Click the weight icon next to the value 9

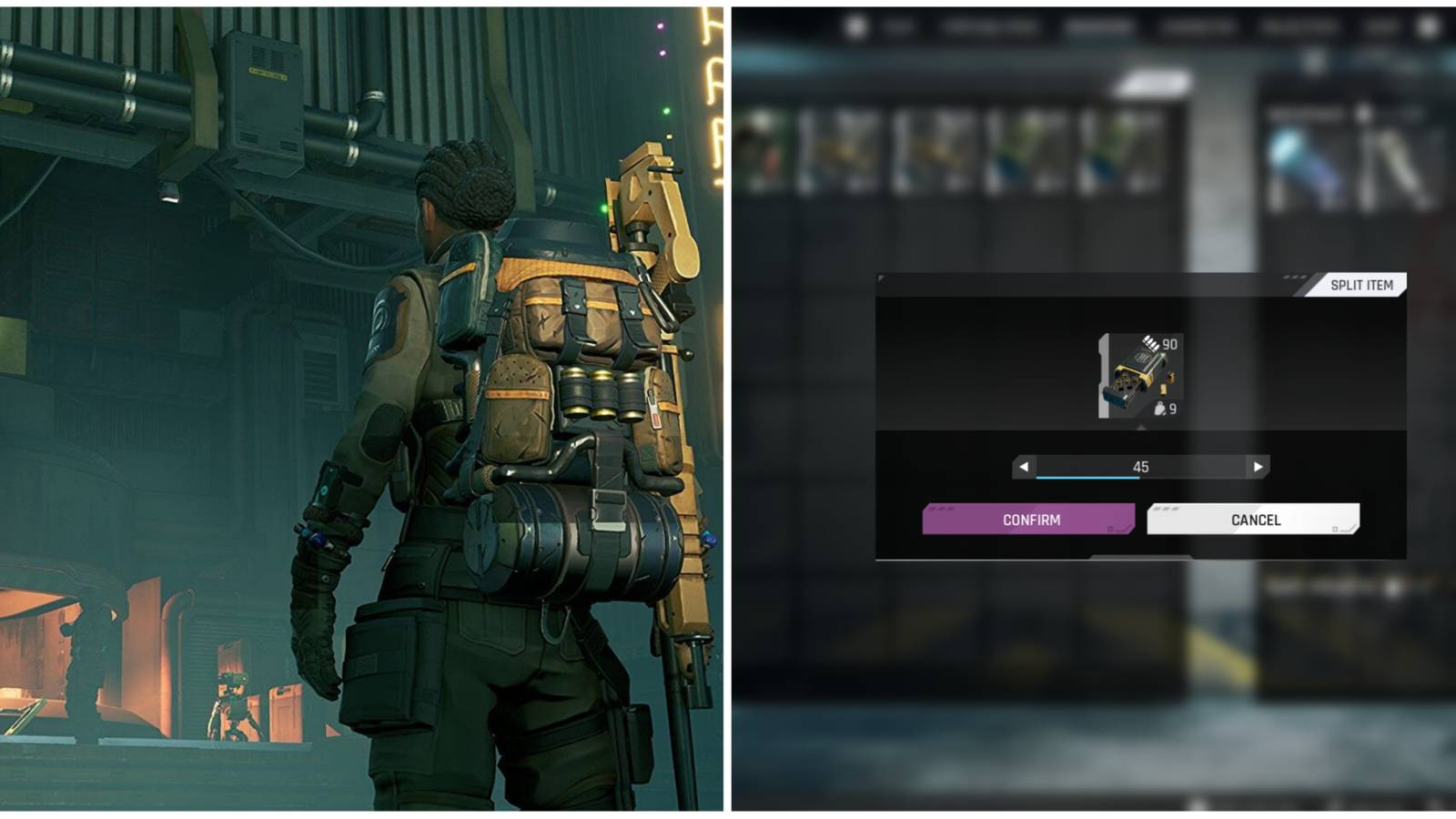1158,409
